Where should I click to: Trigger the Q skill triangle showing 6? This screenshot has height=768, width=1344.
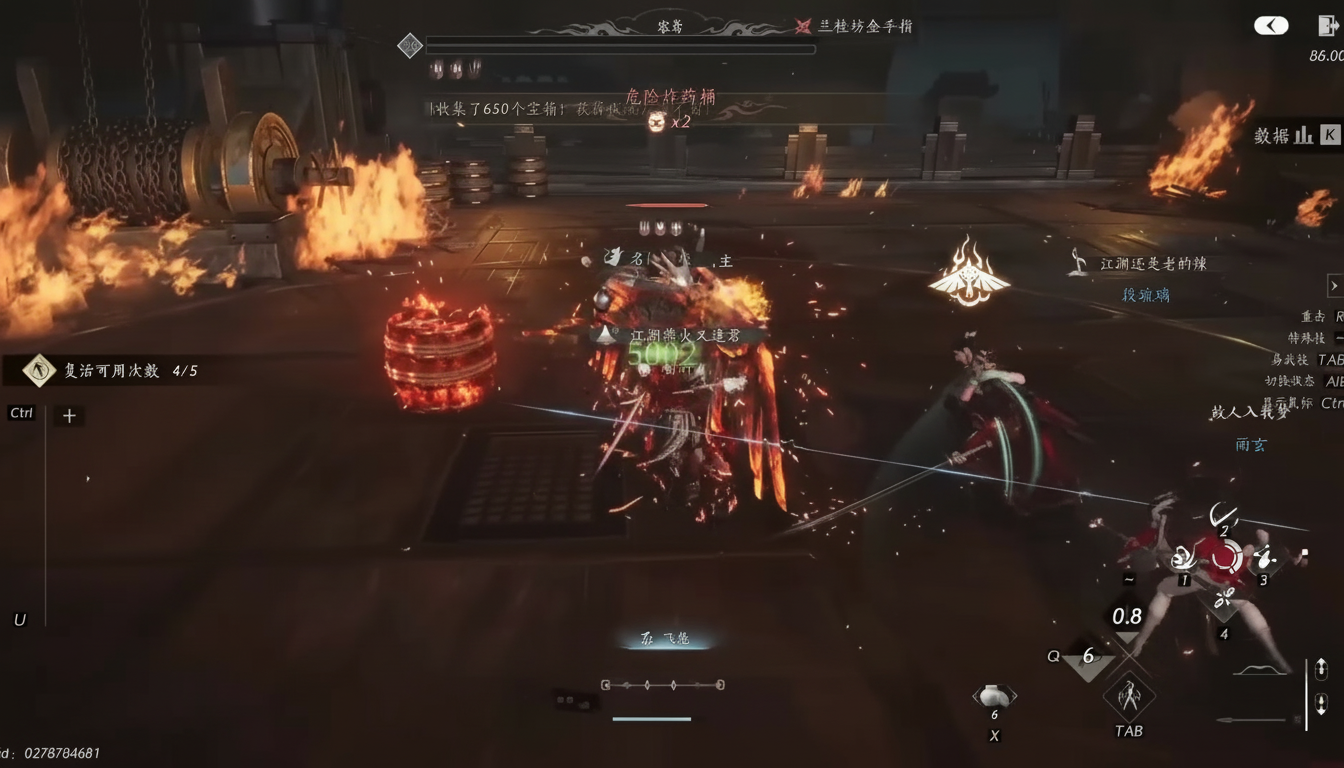(1088, 659)
